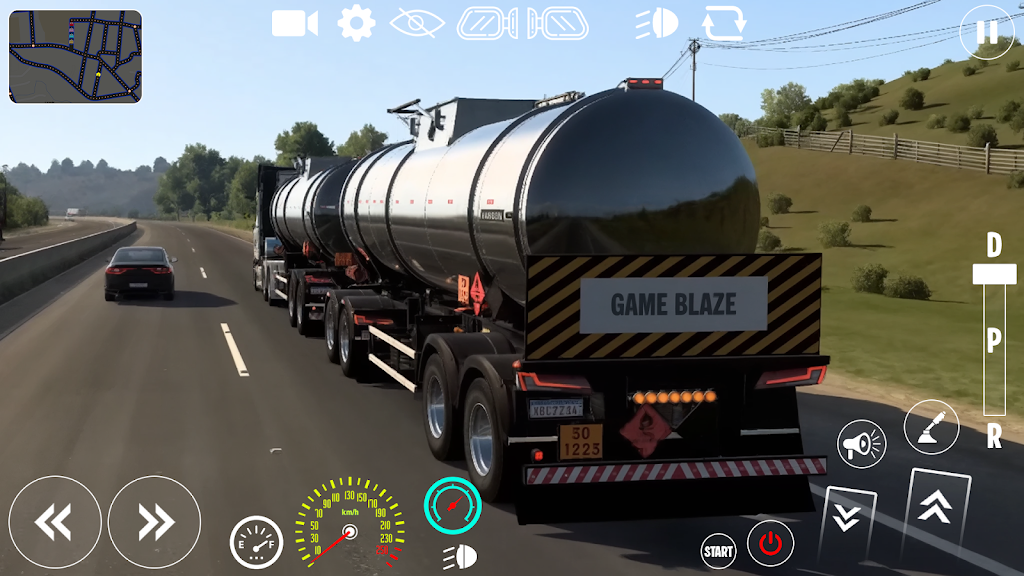Screen dimensions: 1024x576
Task: Steer right with the double-arrow button
Action: (x=155, y=522)
